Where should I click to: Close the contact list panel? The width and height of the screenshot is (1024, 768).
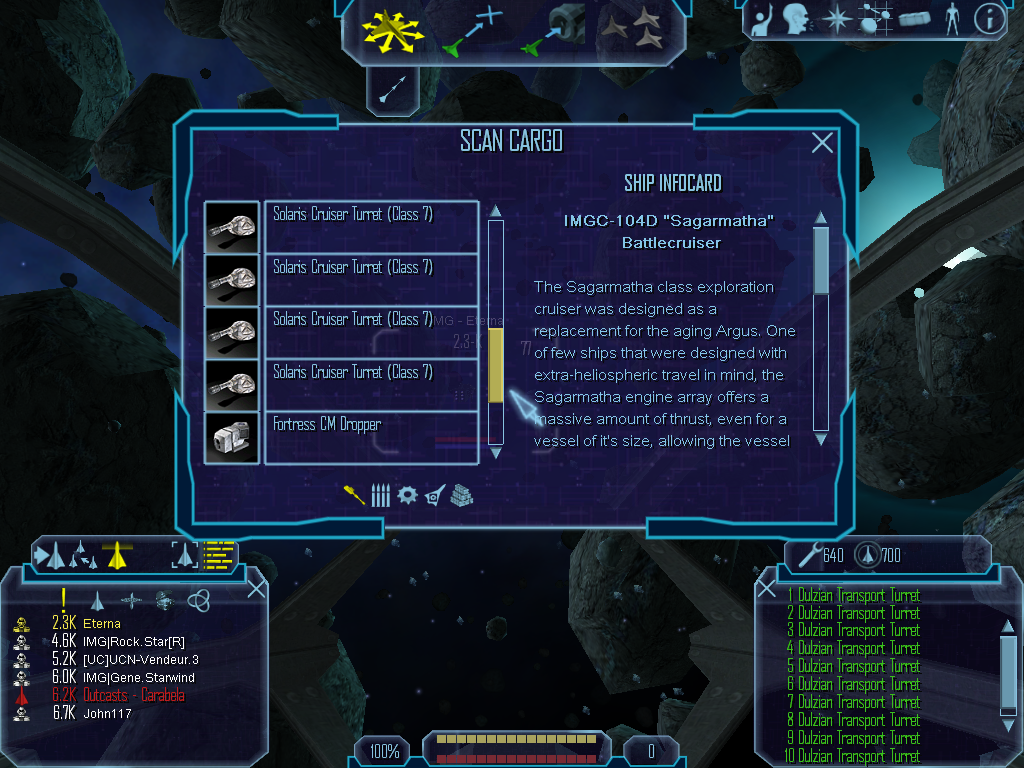point(256,589)
